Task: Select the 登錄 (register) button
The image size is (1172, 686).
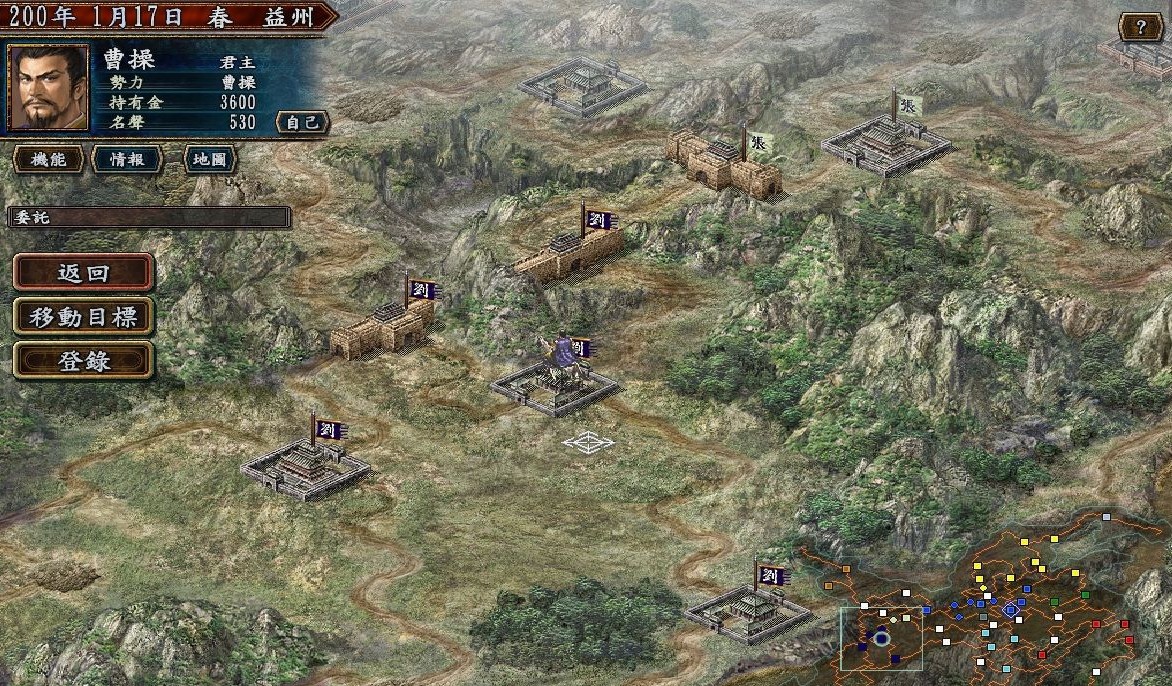Action: tap(84, 361)
